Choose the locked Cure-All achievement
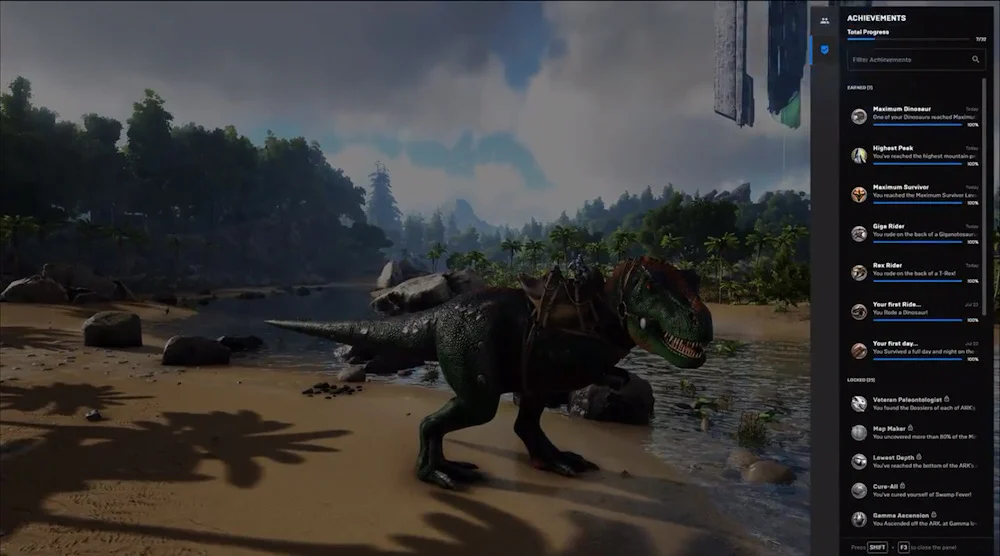1000x556 pixels. [x=915, y=490]
